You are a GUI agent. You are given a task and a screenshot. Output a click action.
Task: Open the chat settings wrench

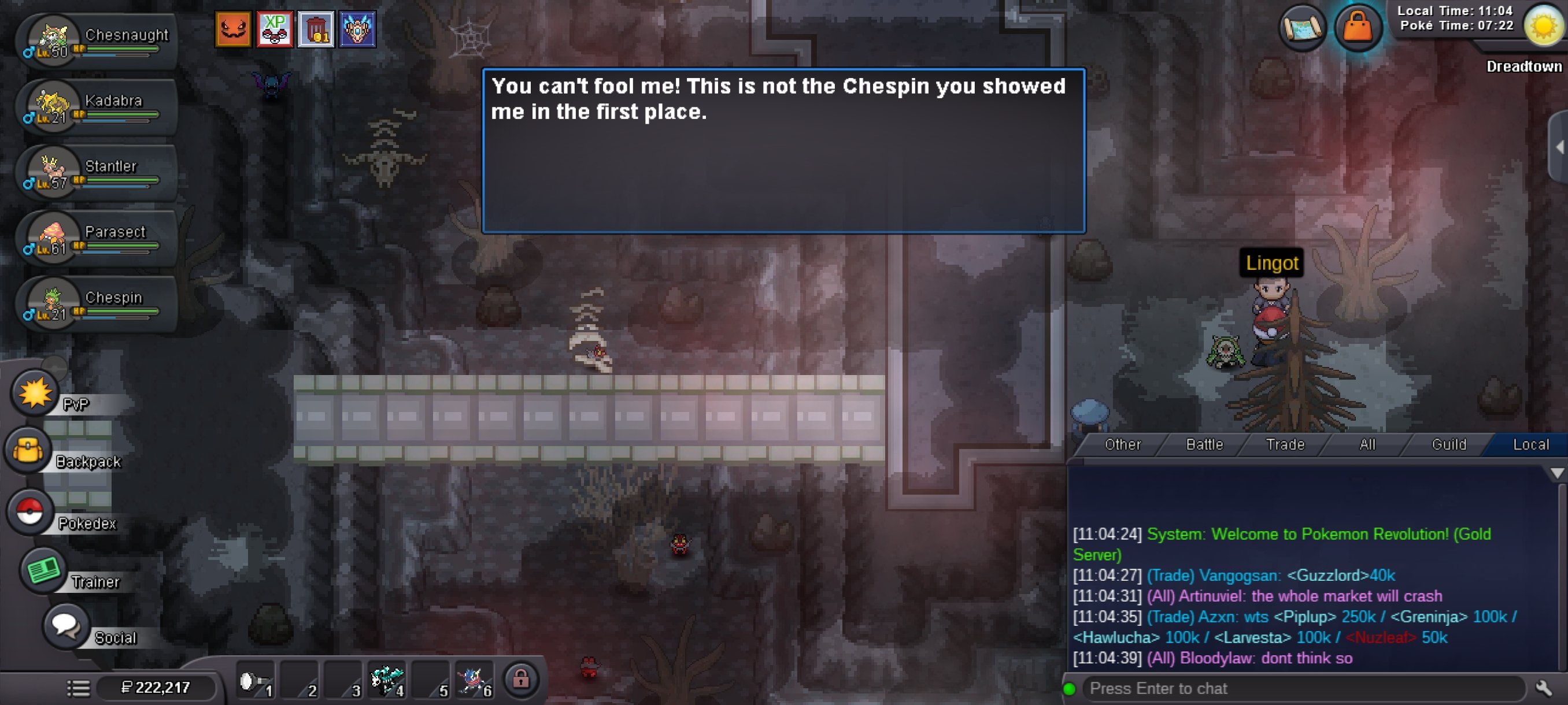point(1544,689)
